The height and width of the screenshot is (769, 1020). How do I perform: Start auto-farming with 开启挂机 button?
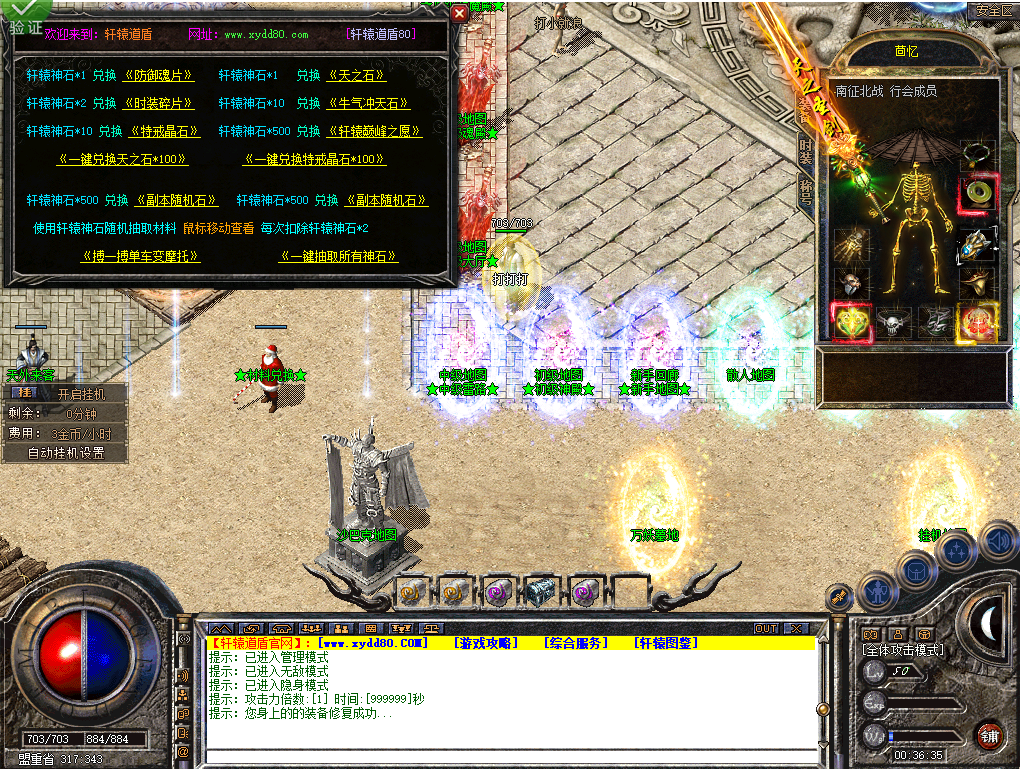[x=80, y=394]
